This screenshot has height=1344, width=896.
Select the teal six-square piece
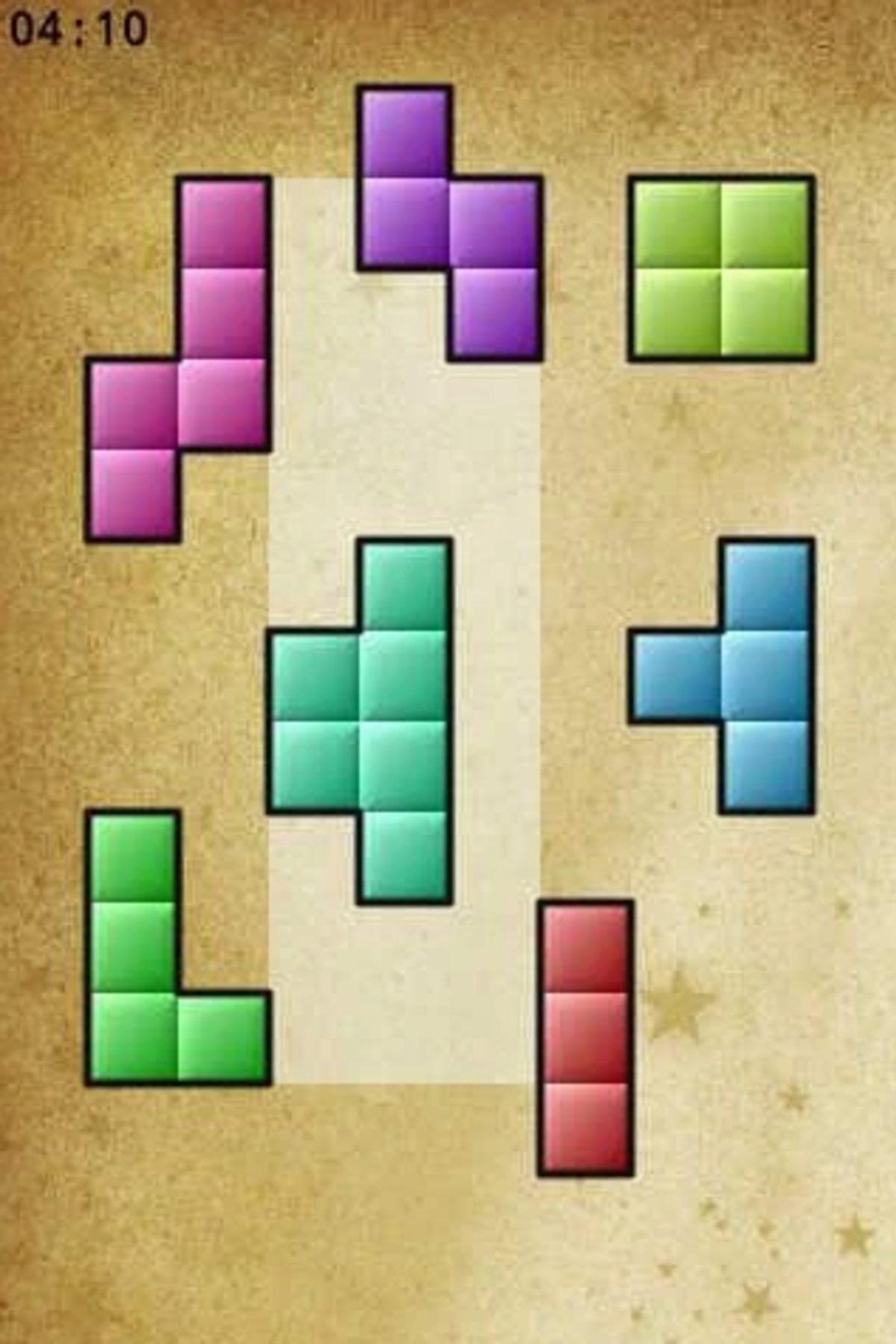coord(403,721)
